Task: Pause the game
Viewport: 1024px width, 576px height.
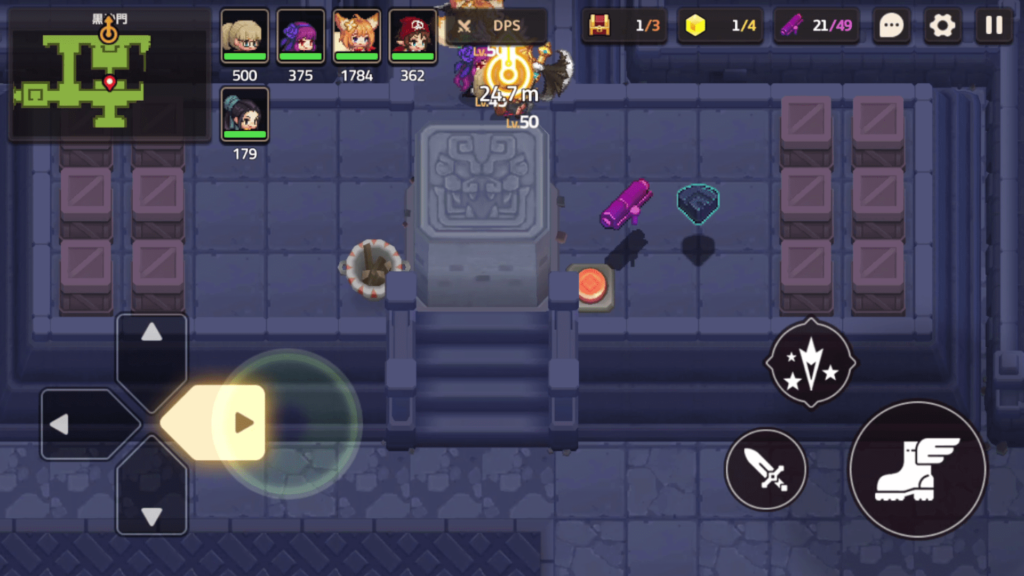Action: (993, 26)
